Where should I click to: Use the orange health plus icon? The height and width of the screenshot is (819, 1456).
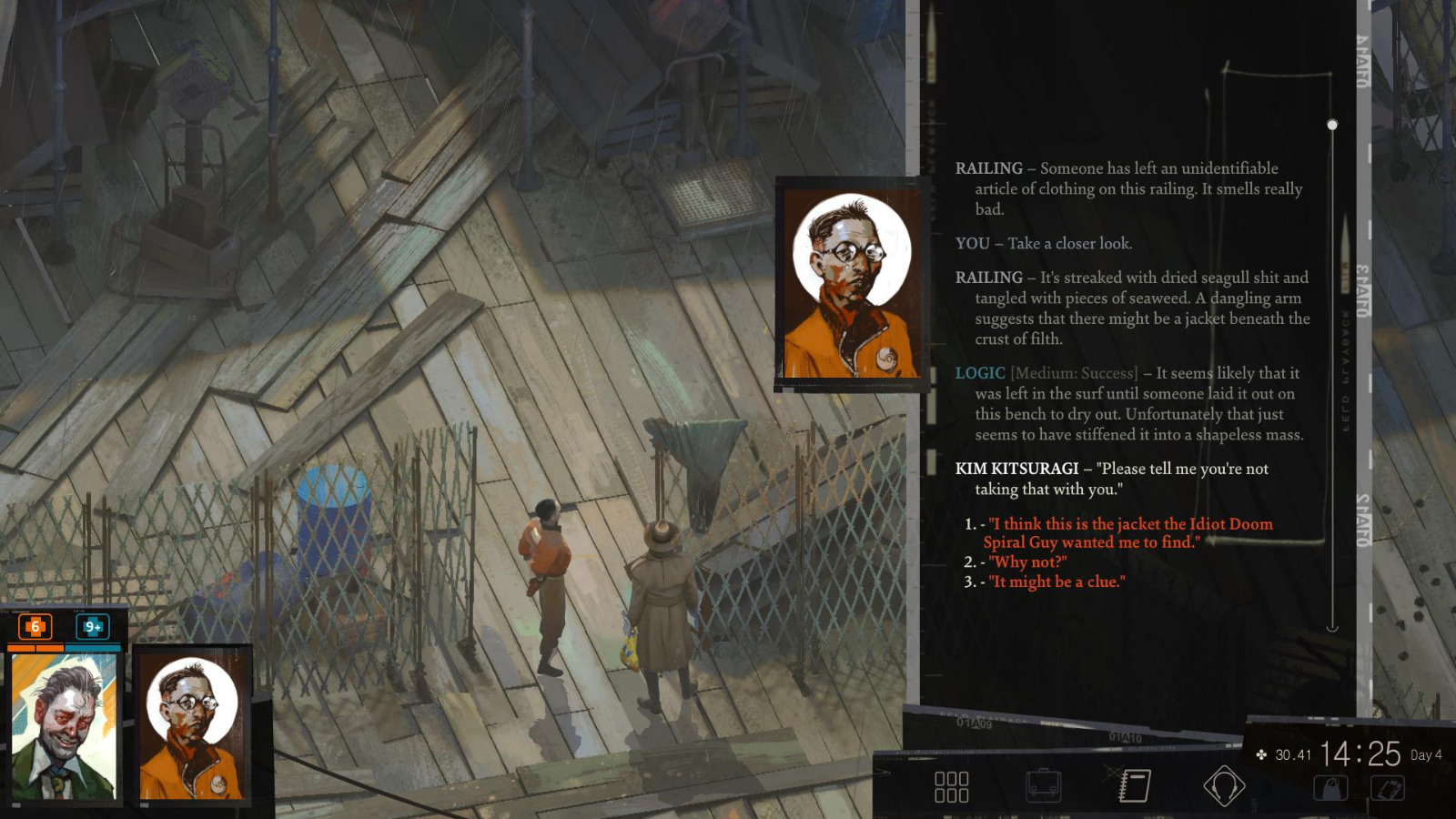coord(34,626)
